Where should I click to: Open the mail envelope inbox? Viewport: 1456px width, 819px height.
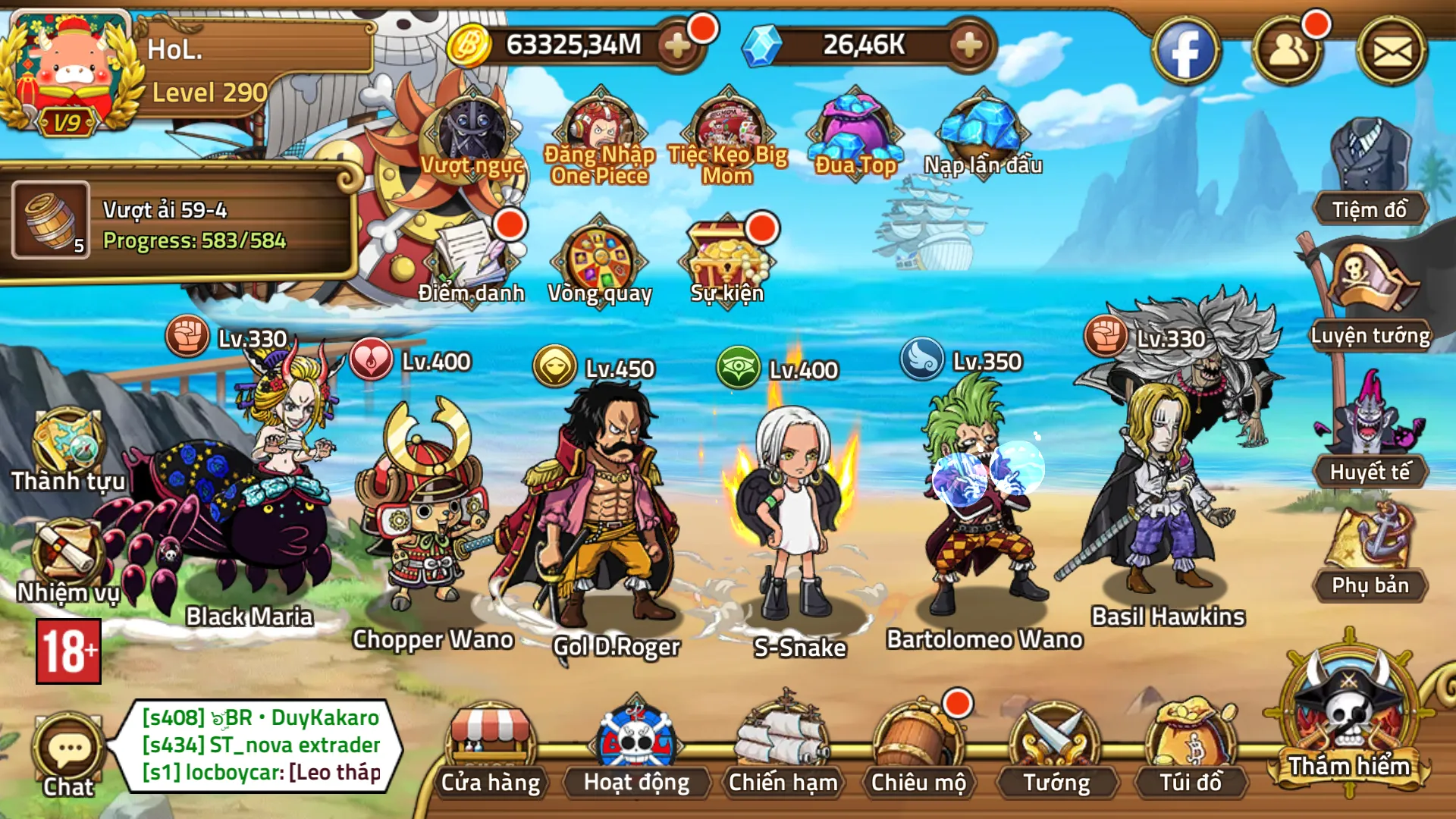[1392, 52]
